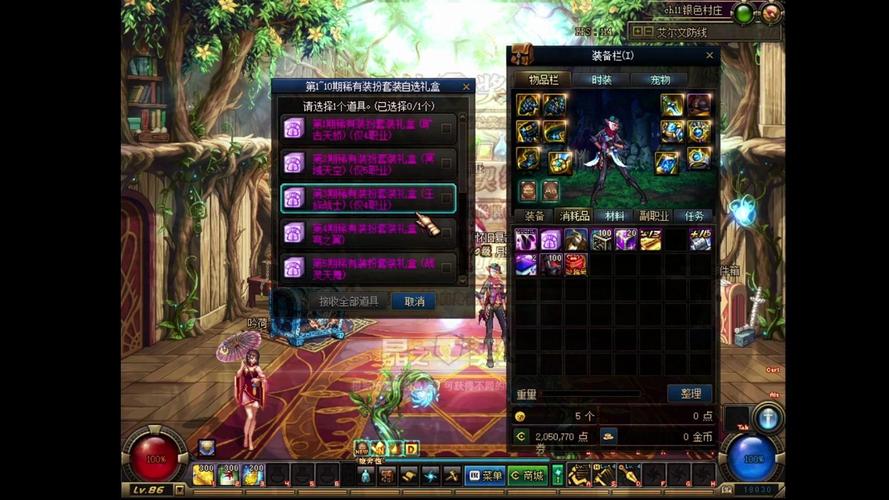Tick the checkbox of the second gift box

click(x=446, y=162)
